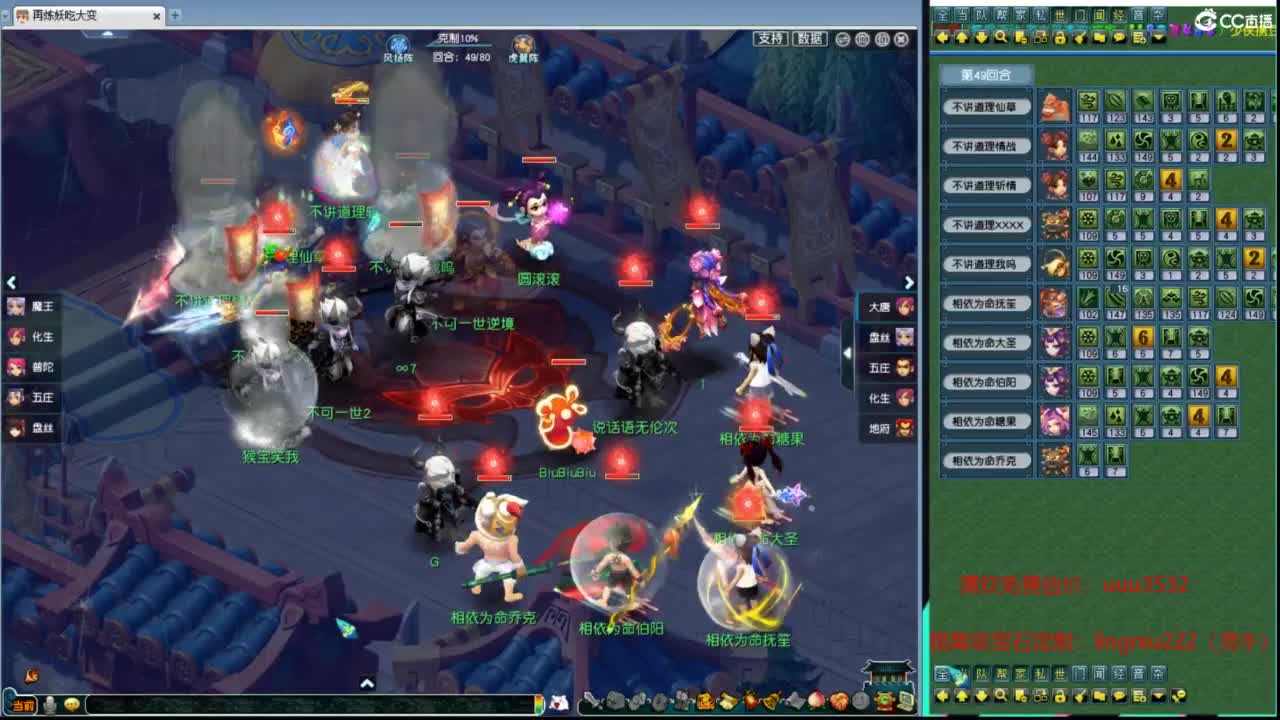Image resolution: width=1280 pixels, height=720 pixels.
Task: Toggle the microphone voice icon near the chat bar
Action: (49, 706)
